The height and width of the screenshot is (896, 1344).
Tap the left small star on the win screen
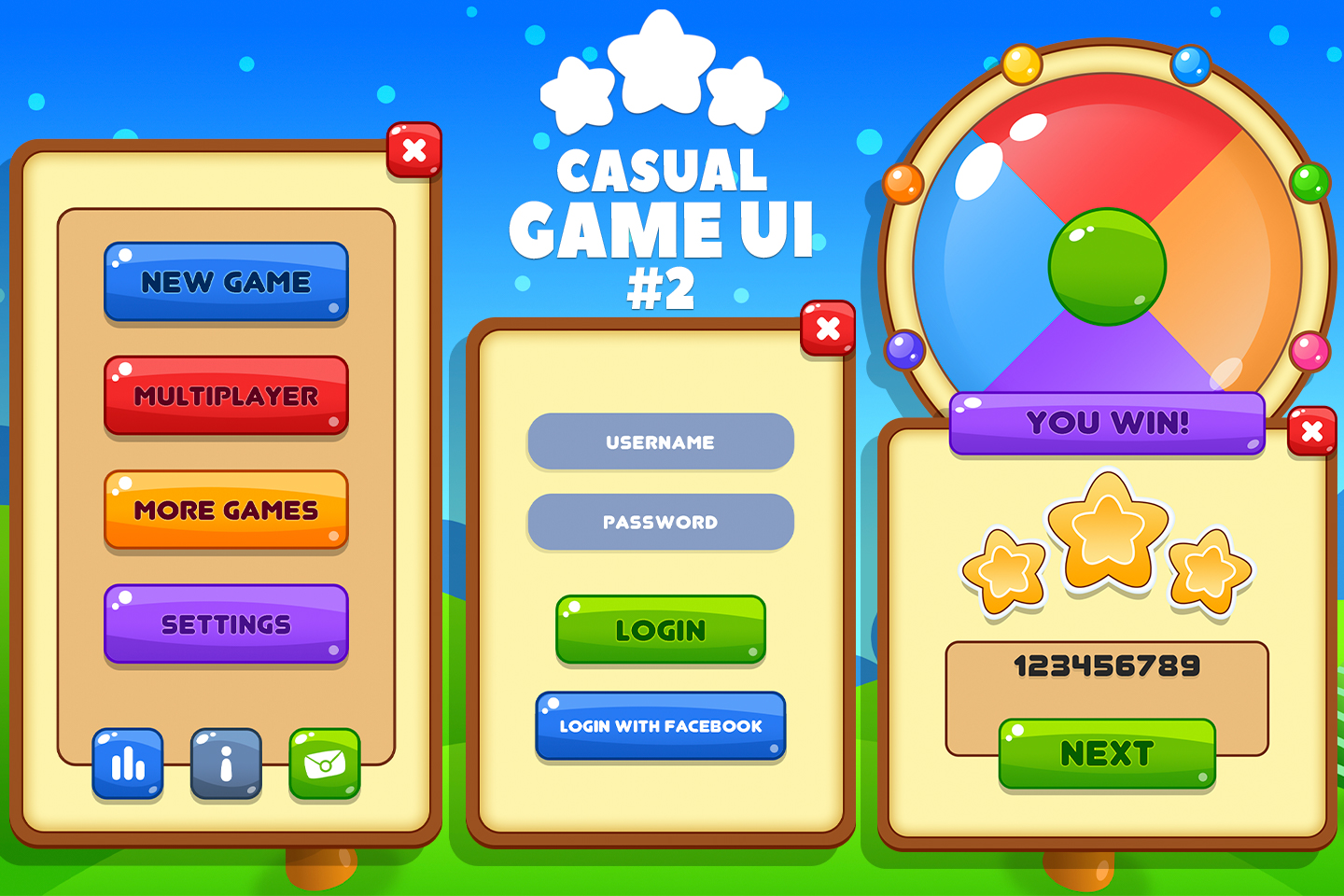tap(1003, 569)
